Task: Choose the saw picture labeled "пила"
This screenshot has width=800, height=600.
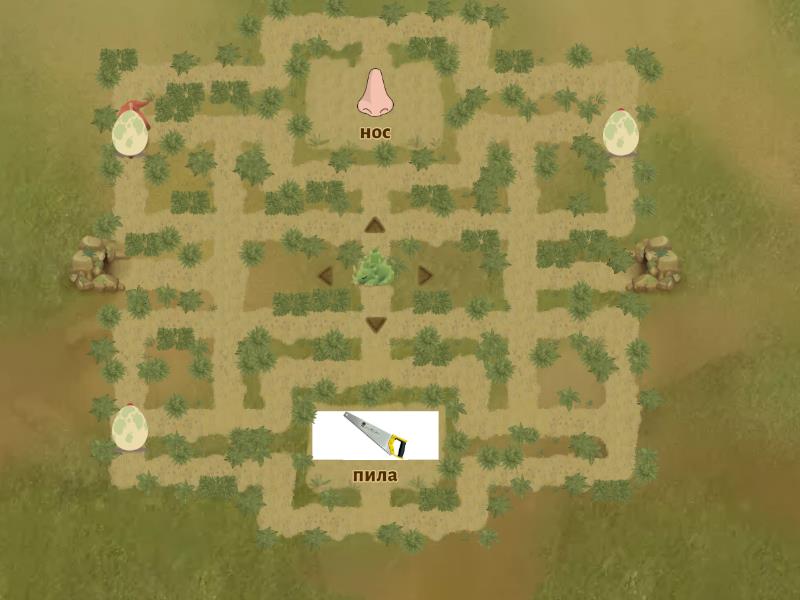Action: pos(375,435)
